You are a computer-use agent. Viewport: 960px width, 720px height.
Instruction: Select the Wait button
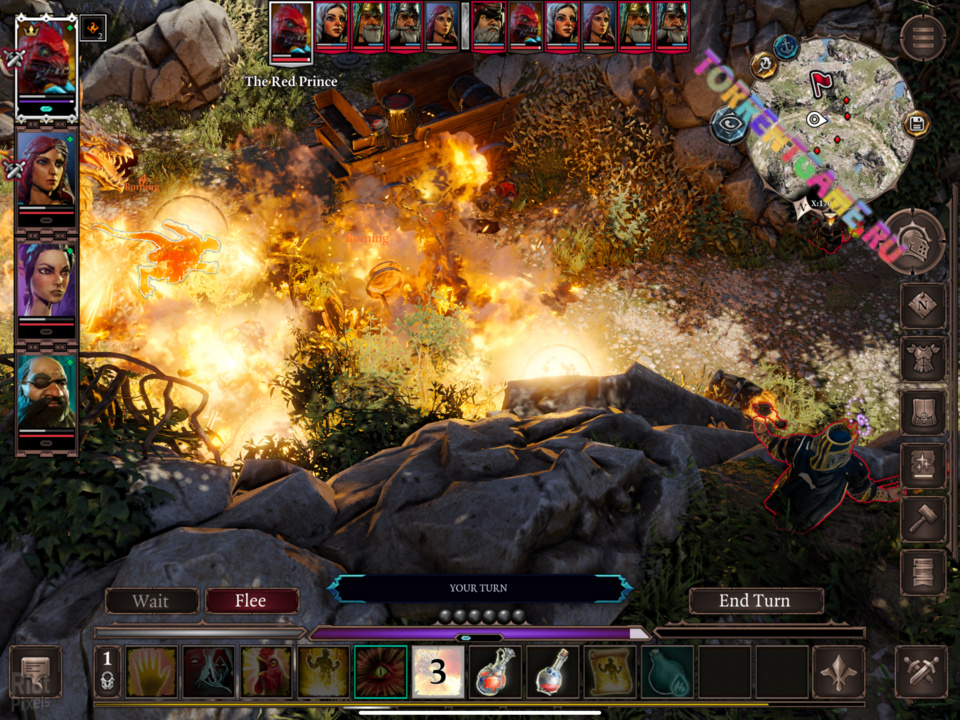151,601
